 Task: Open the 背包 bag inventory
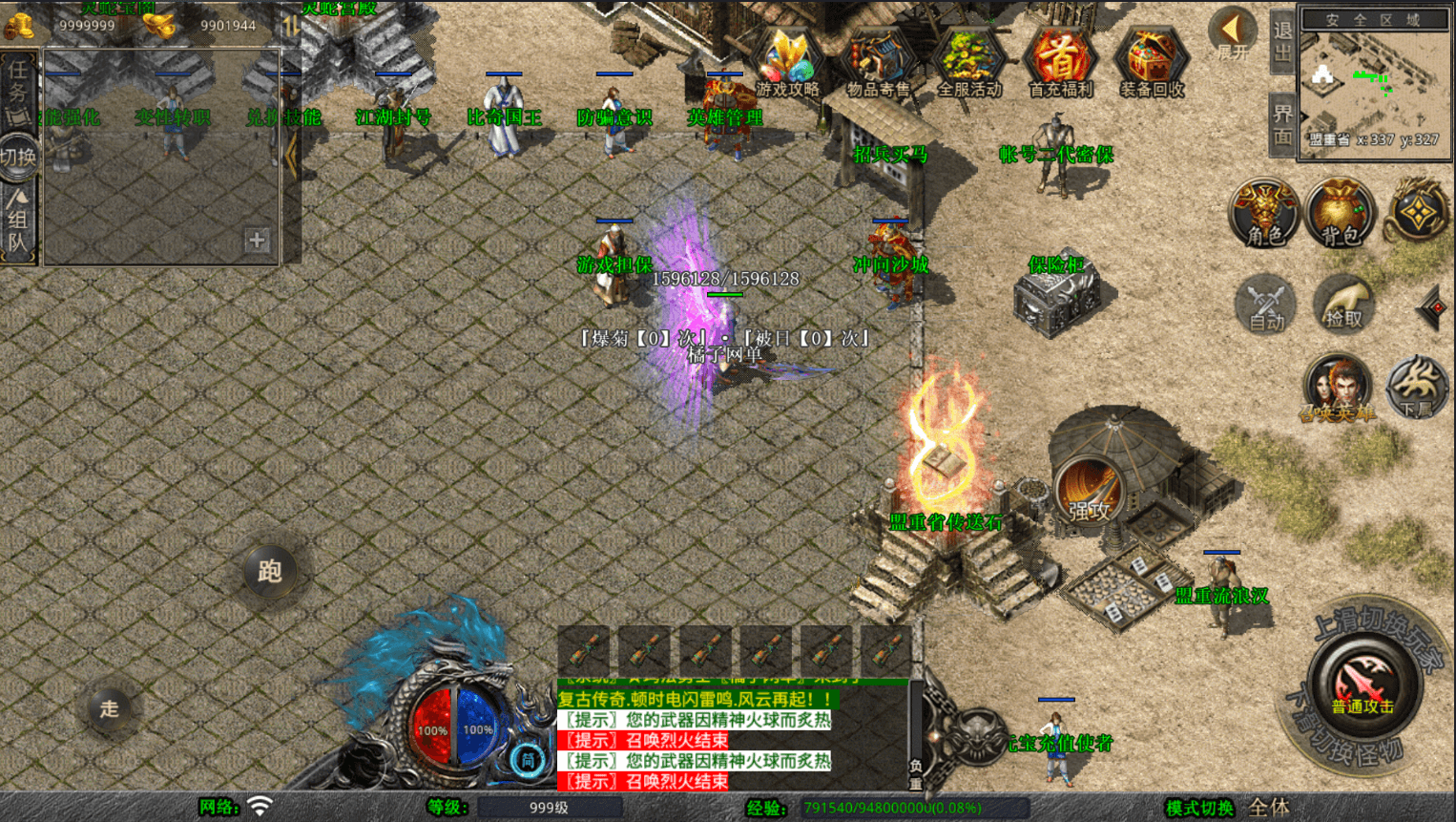1340,213
